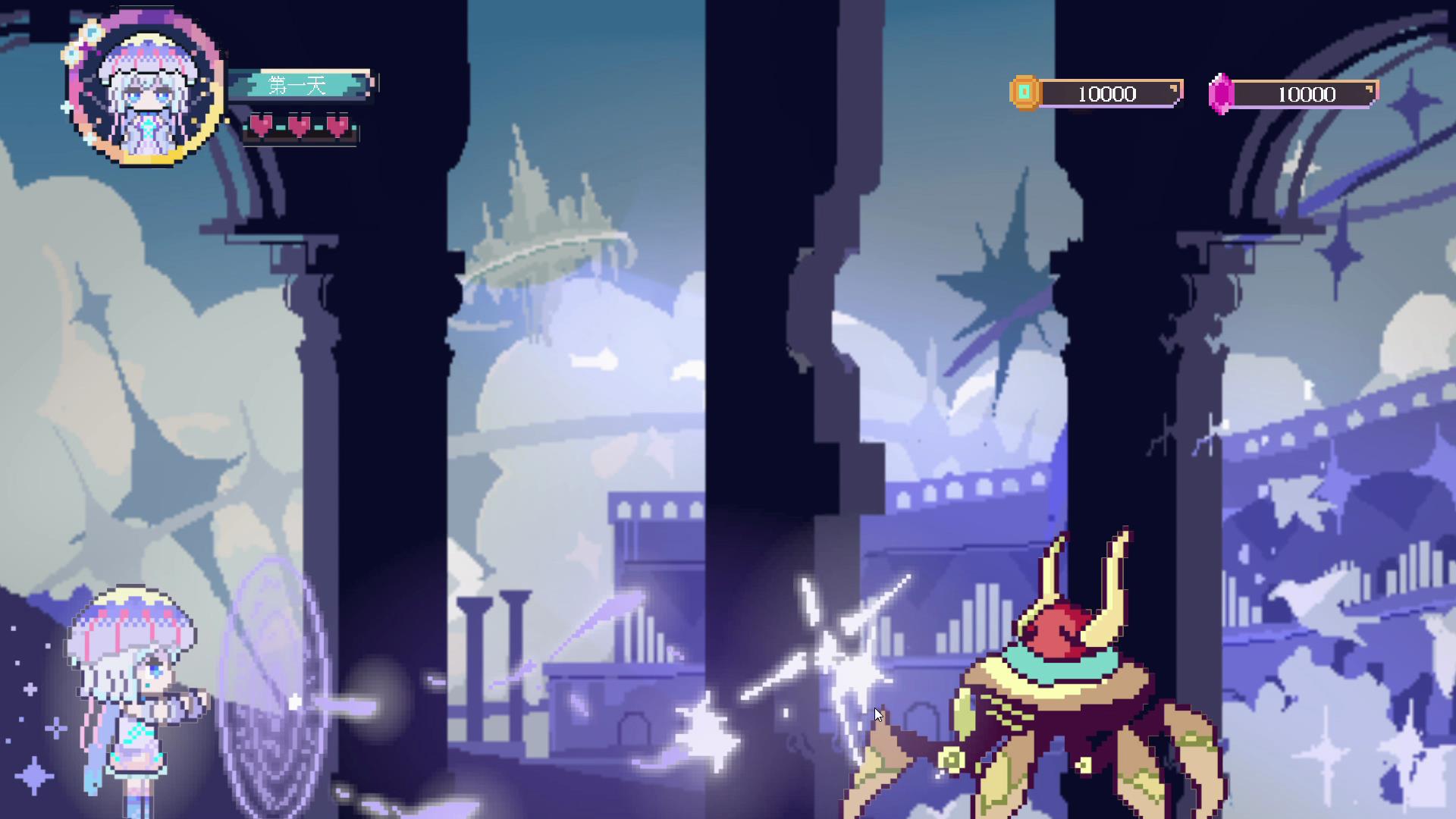Screen dimensions: 1456x819
Task: Select the gold coin currency icon
Action: pyautogui.click(x=1025, y=93)
